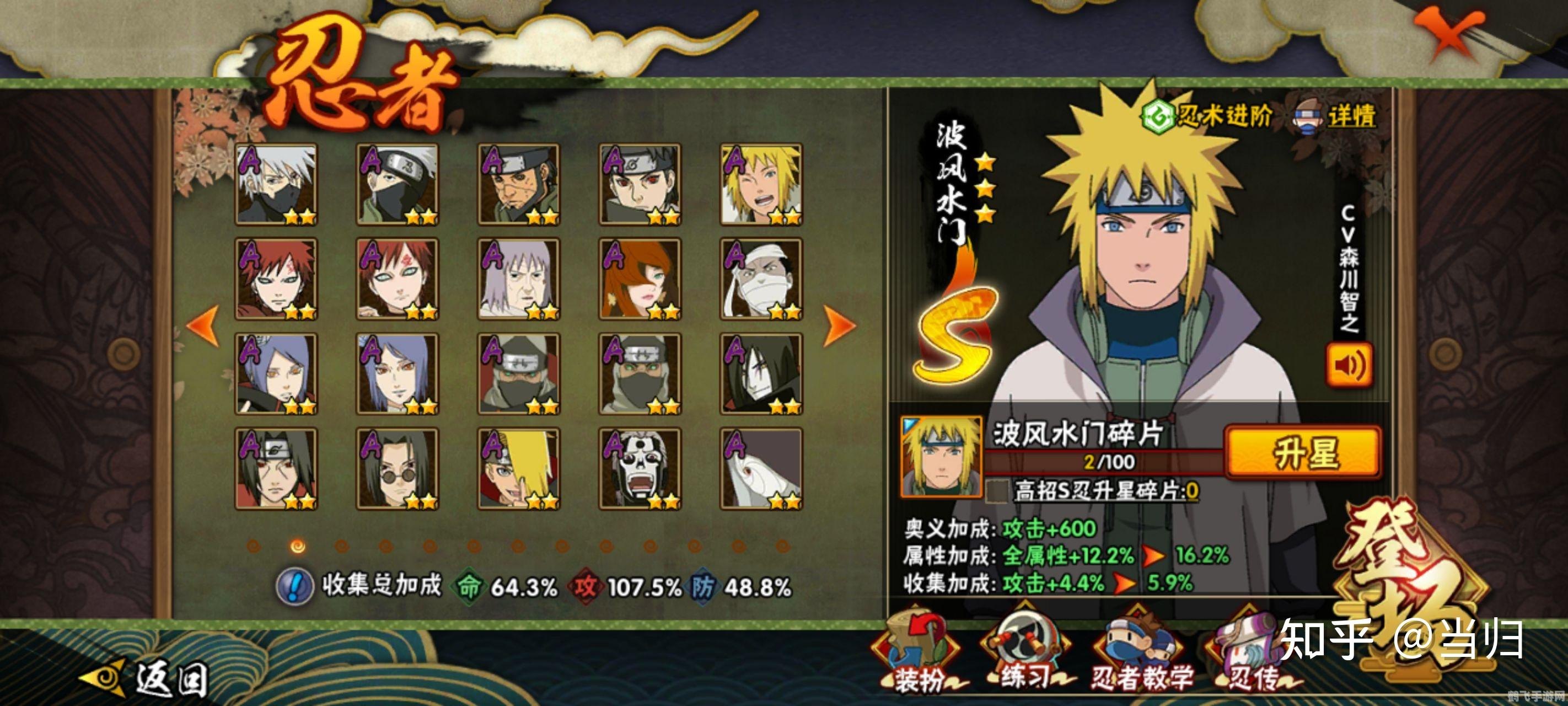Select the white-haired masked Kakashi portrait

[276, 184]
